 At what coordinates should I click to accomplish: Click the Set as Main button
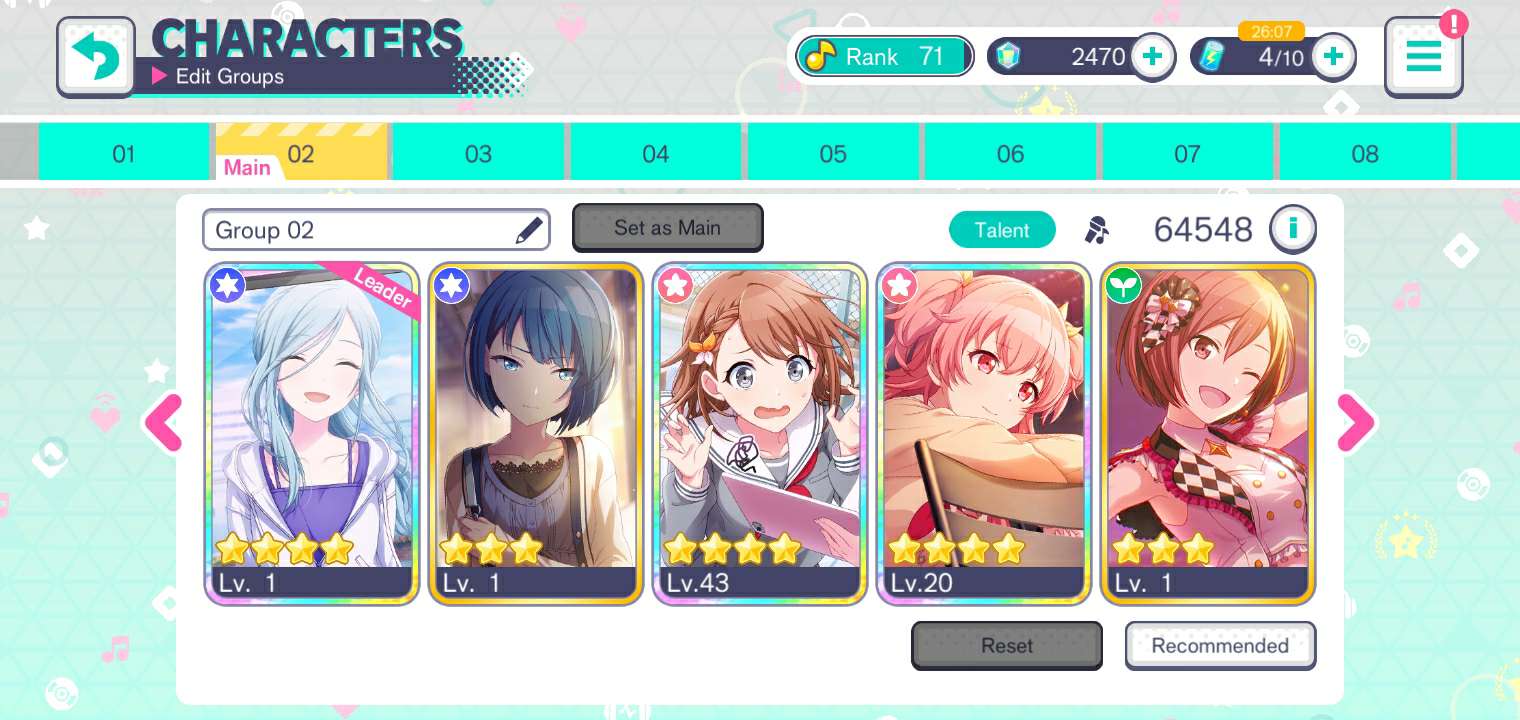tap(667, 228)
